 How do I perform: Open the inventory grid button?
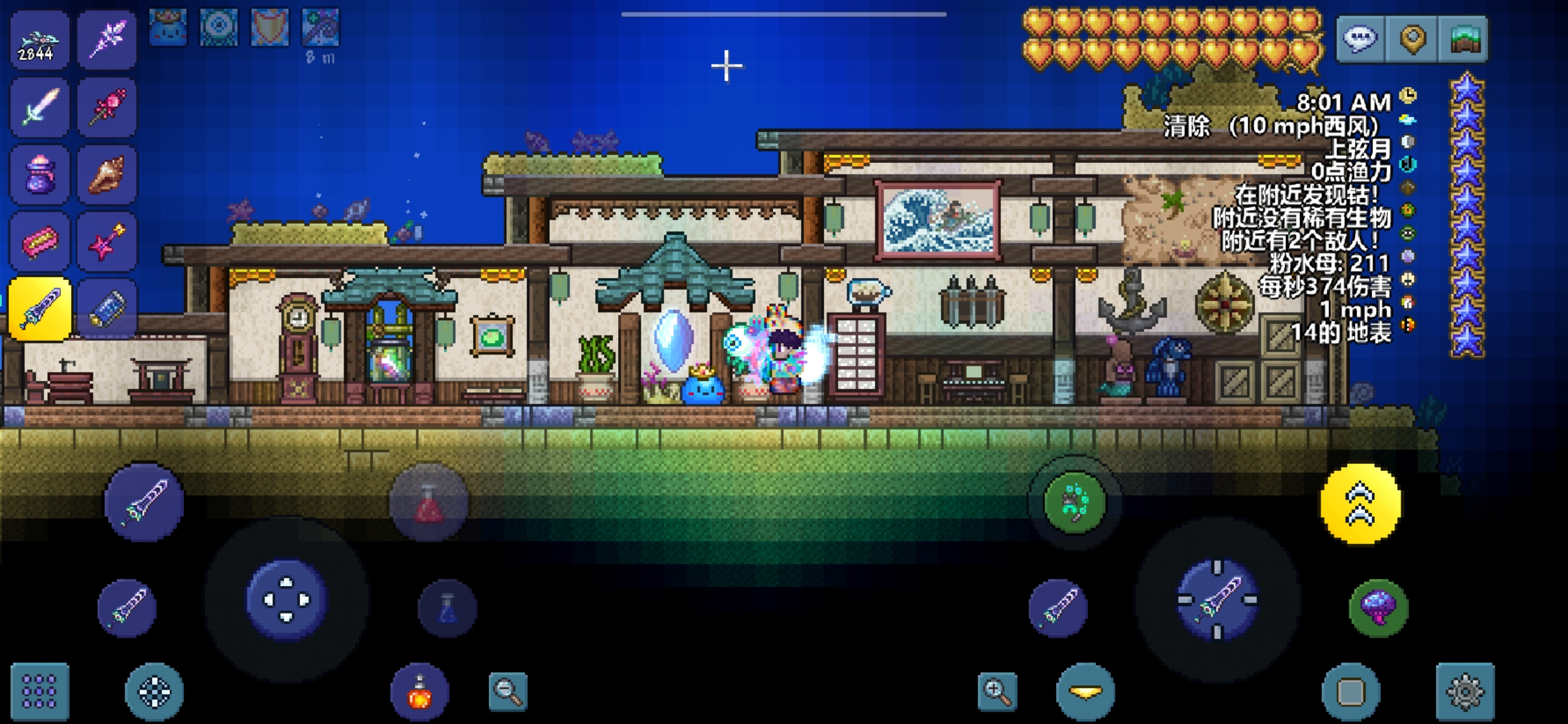point(40,691)
